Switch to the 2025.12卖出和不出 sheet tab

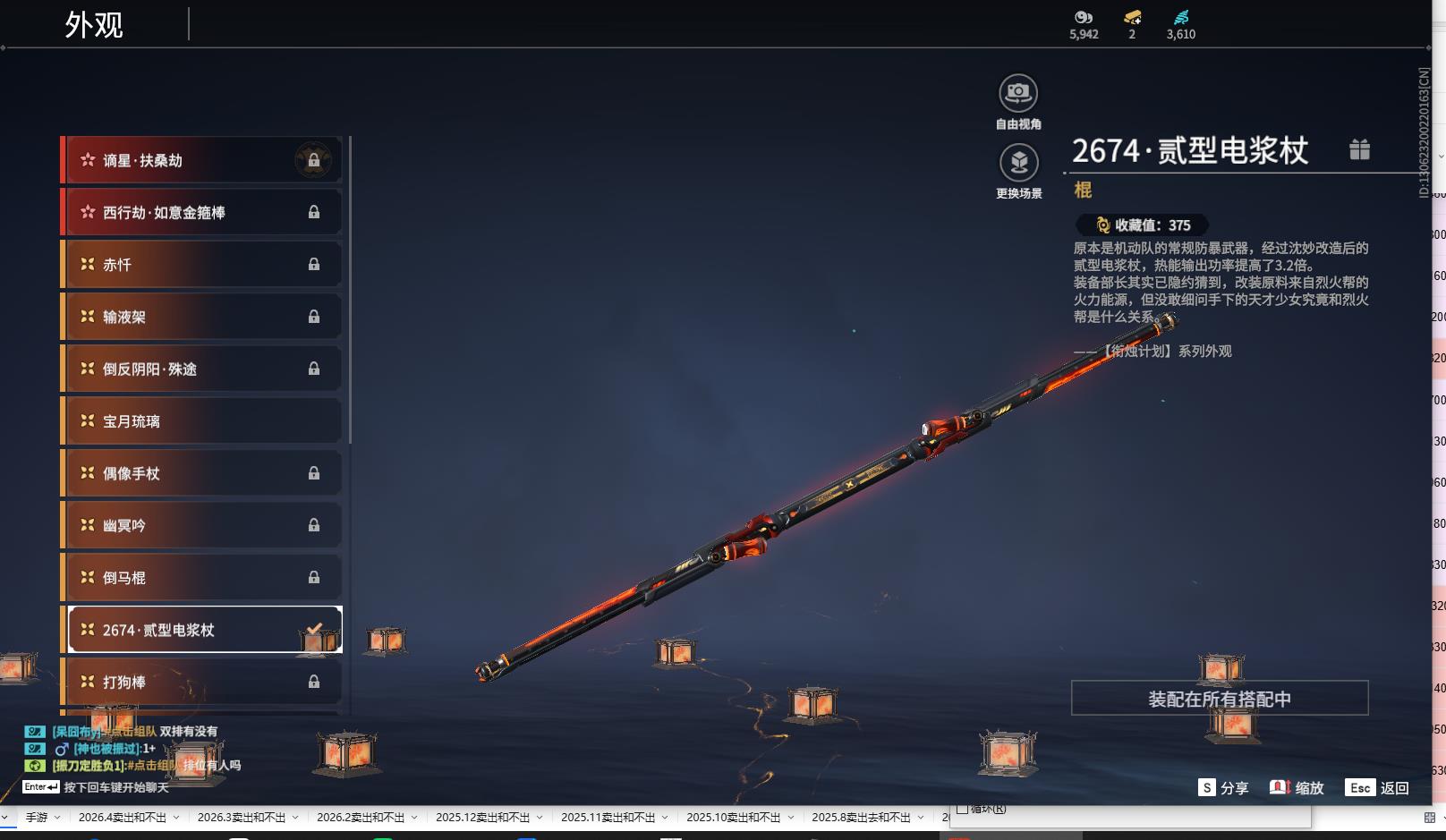click(482, 818)
